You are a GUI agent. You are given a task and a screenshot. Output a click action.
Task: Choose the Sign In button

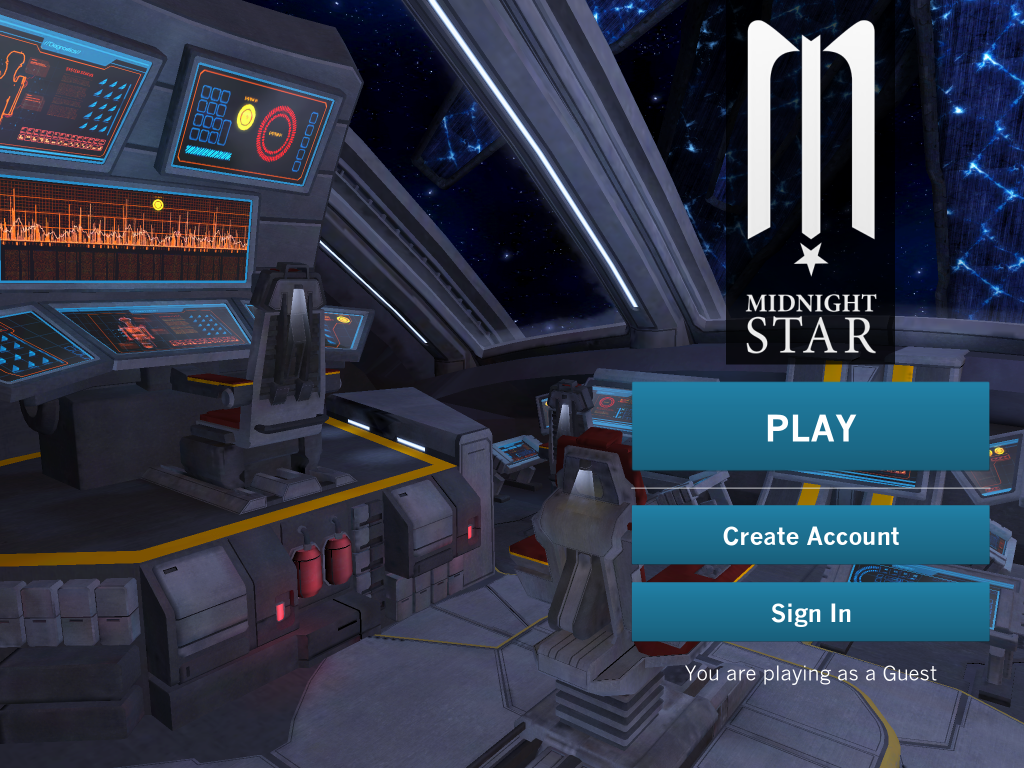(810, 612)
